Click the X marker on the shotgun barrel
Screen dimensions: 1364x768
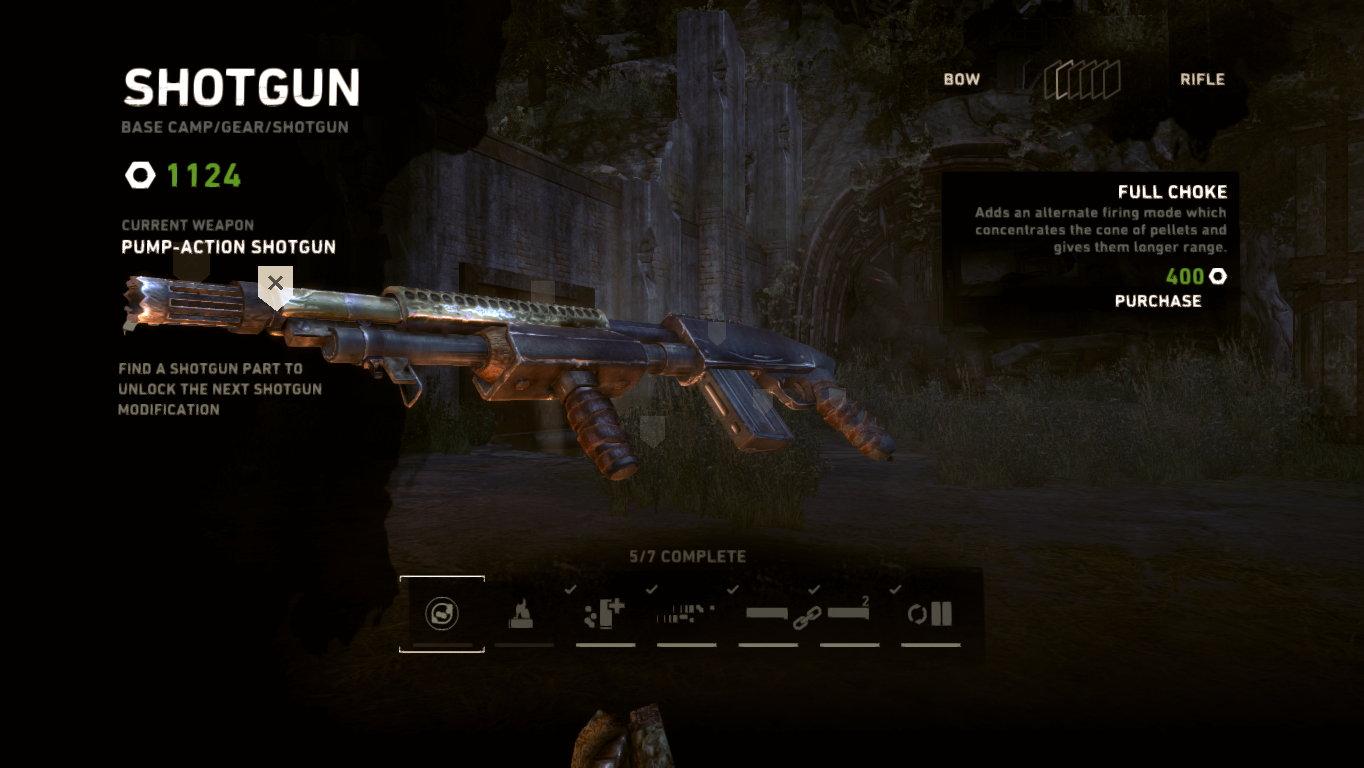(x=275, y=283)
